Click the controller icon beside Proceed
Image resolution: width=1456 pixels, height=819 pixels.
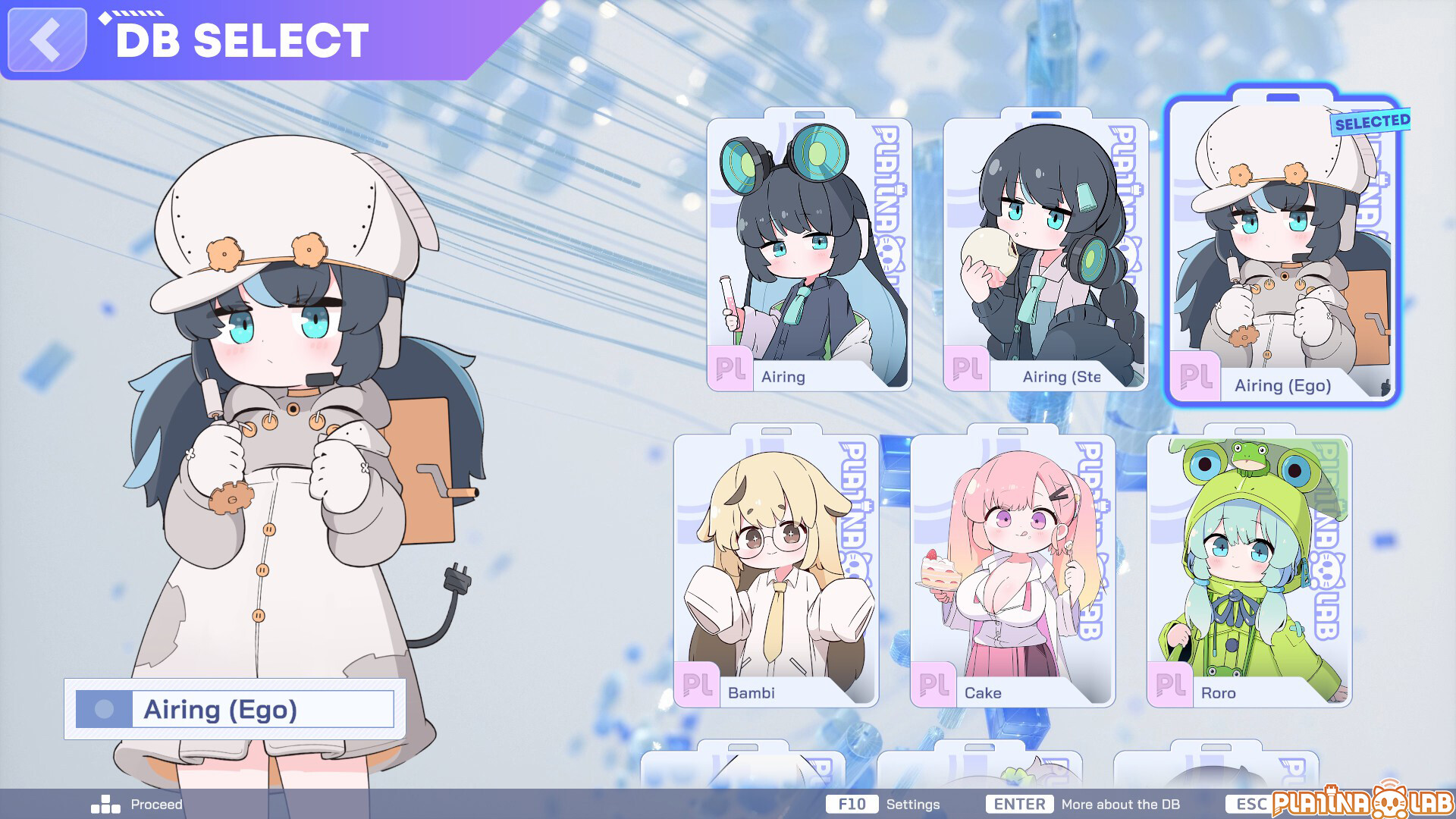tap(105, 803)
